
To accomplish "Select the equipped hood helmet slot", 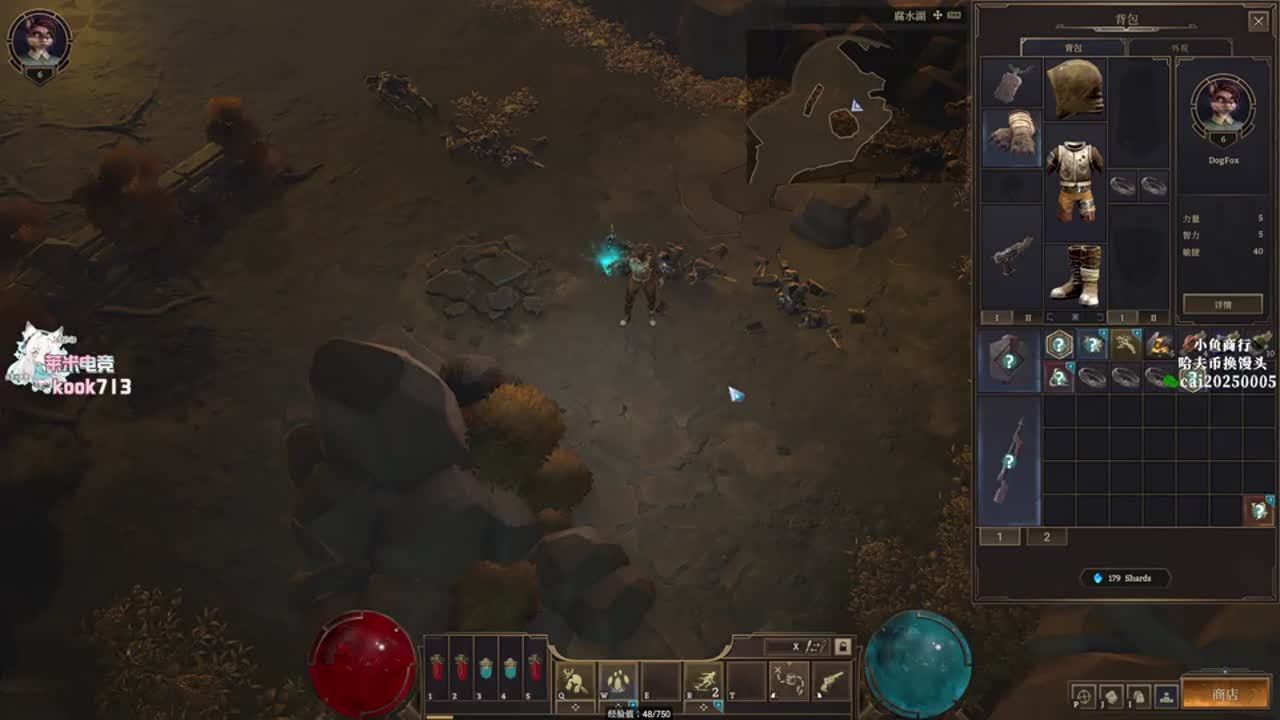I will (1075, 89).
